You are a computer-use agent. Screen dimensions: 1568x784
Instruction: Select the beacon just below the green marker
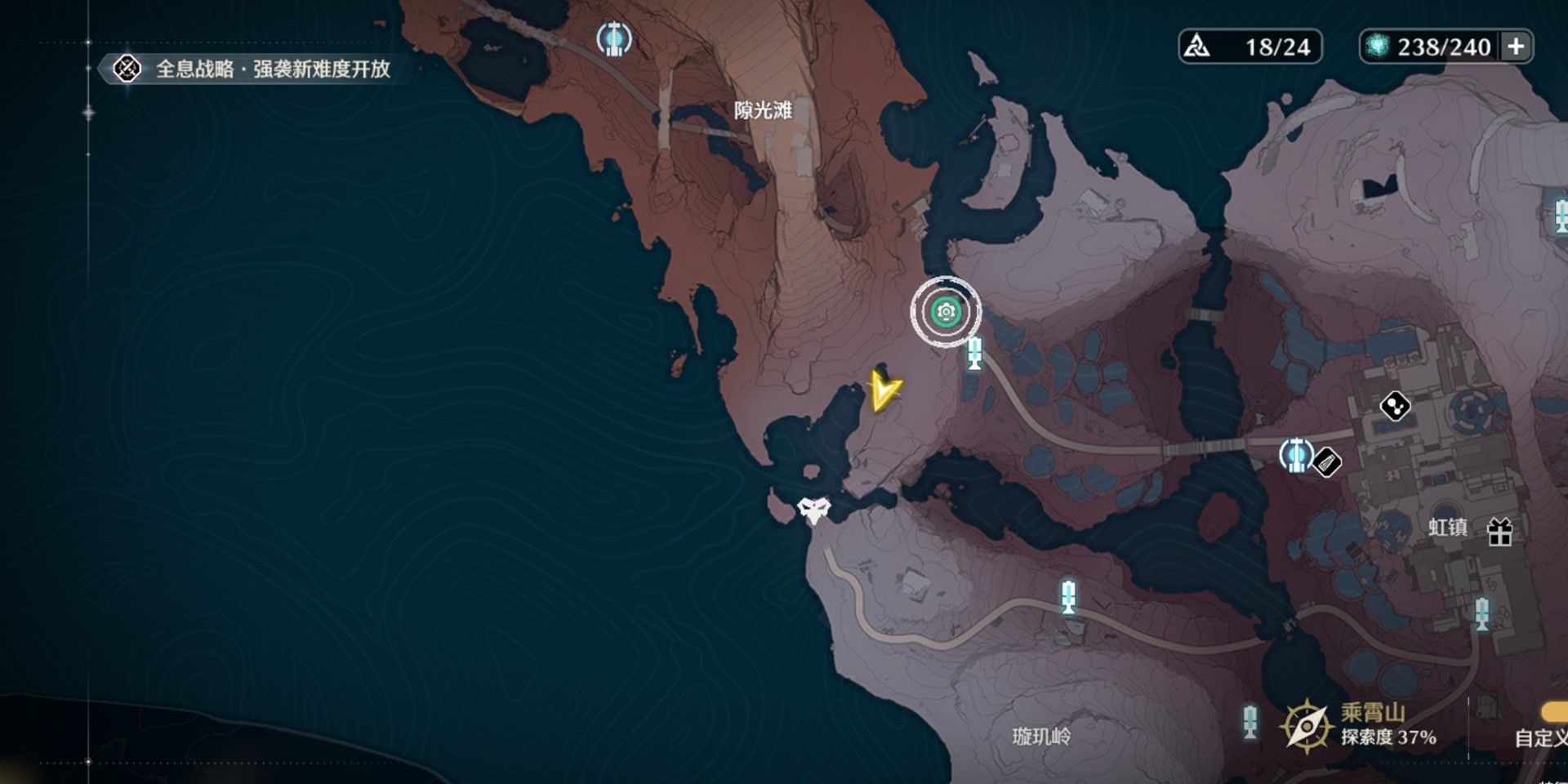[974, 354]
